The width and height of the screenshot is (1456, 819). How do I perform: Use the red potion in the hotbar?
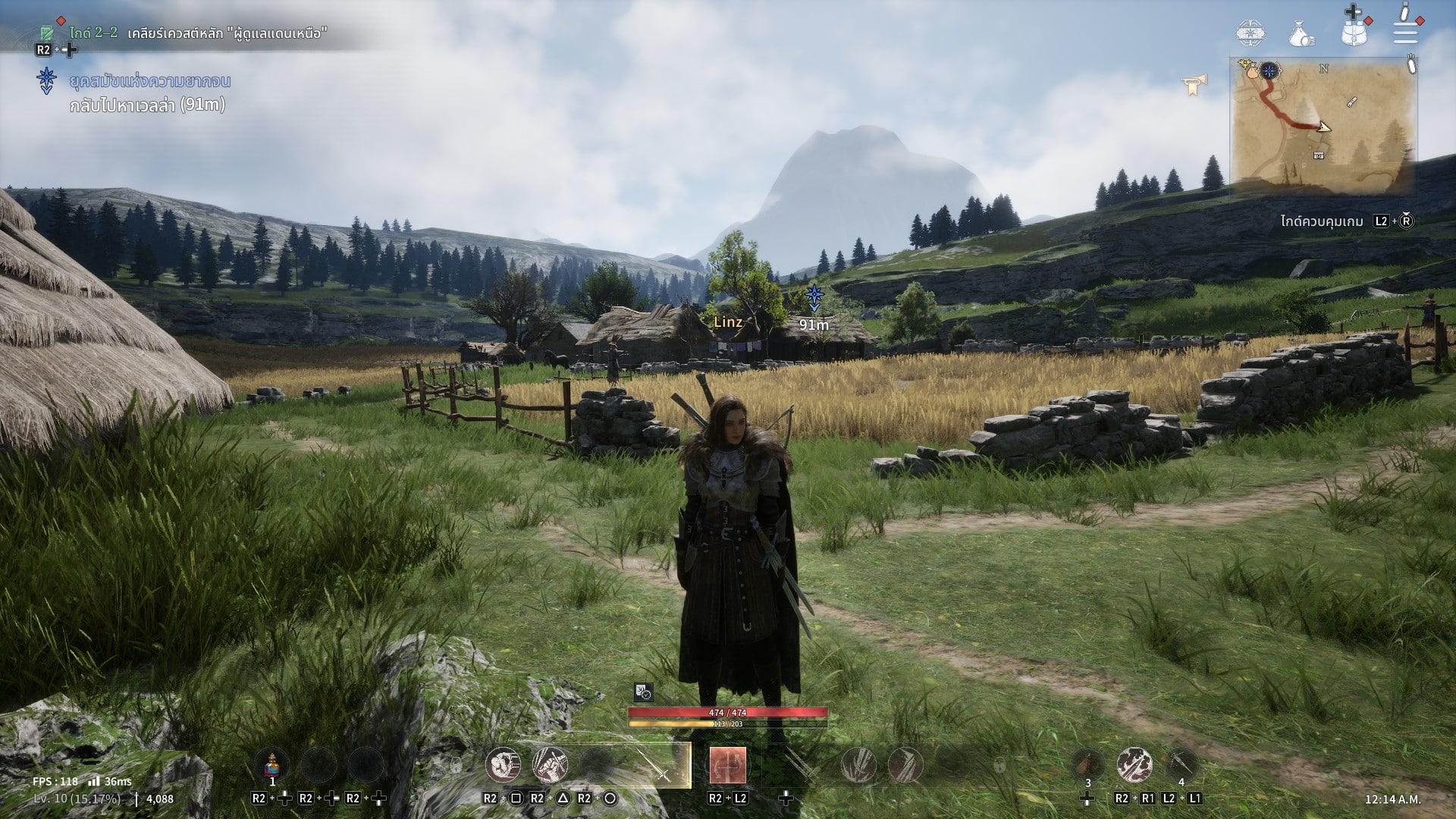pos(272,764)
